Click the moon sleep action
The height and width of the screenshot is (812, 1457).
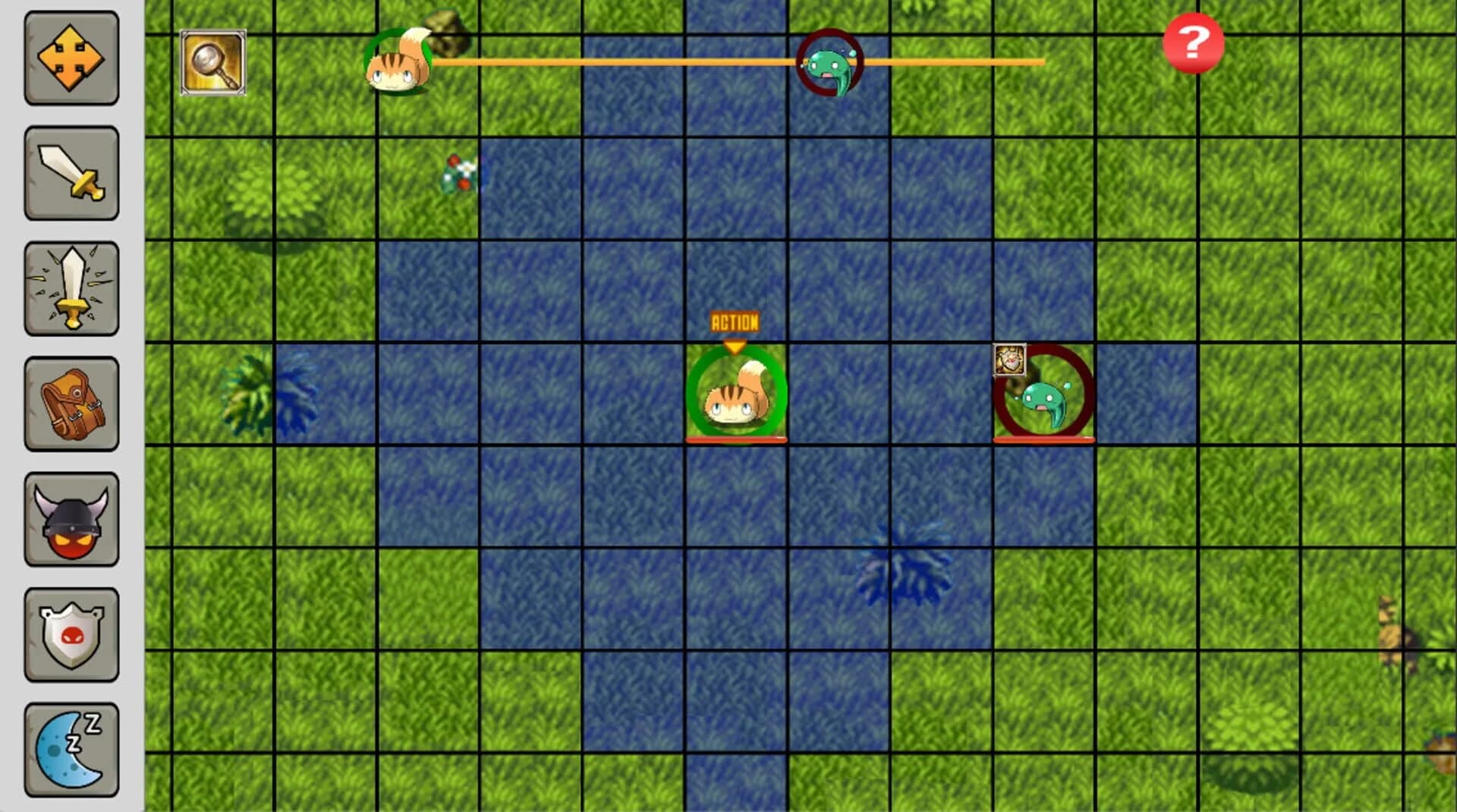point(71,747)
